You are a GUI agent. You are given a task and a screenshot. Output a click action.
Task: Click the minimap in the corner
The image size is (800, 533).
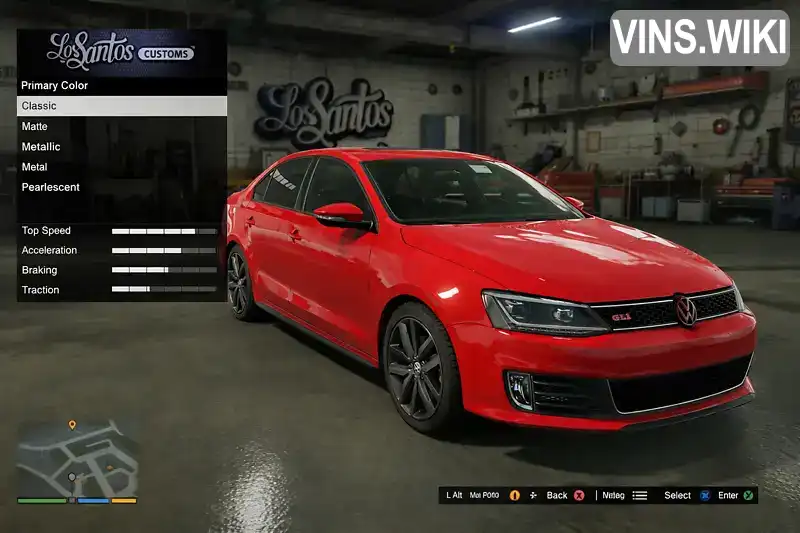point(77,459)
